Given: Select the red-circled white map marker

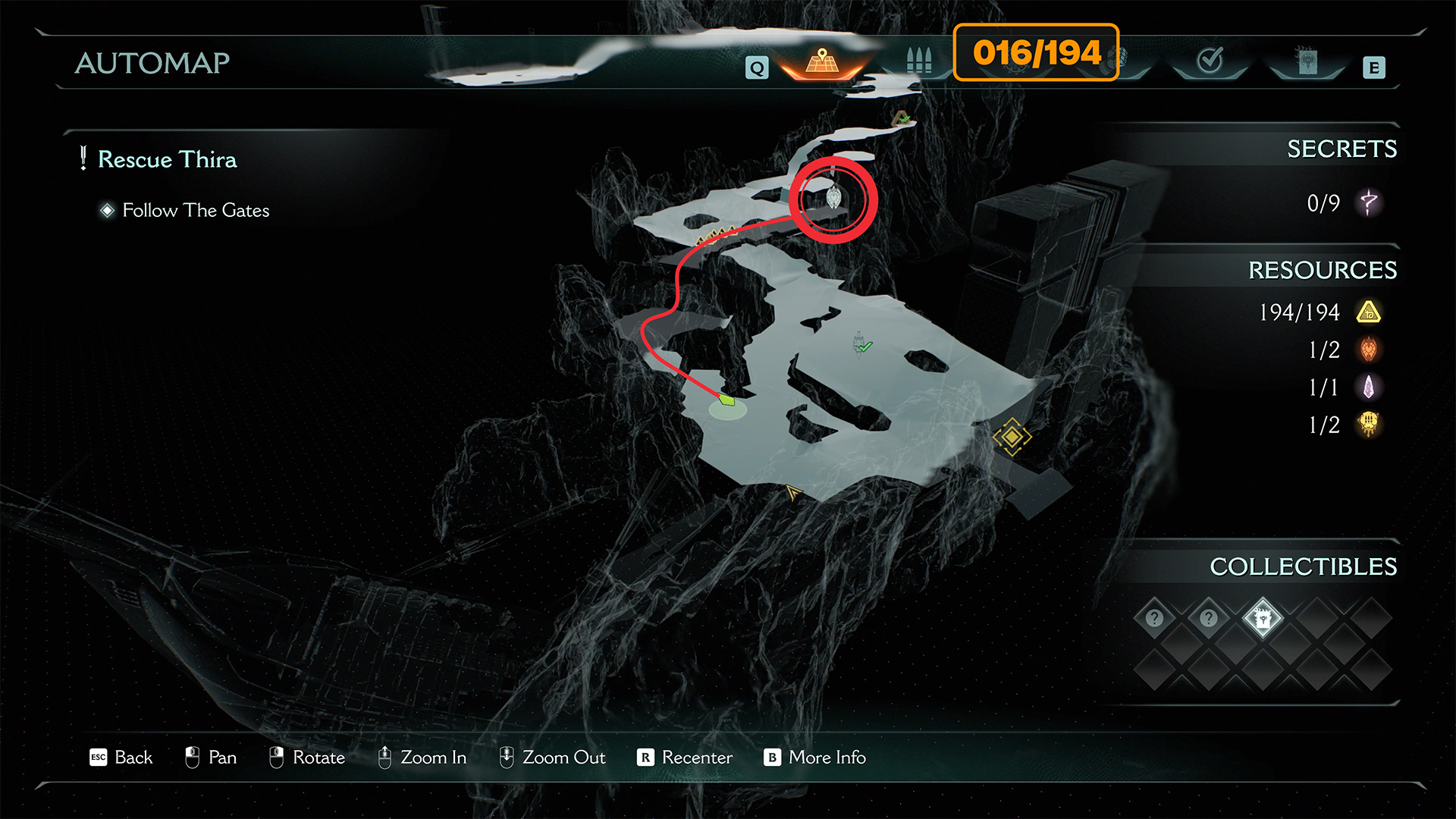Looking at the screenshot, I should [x=833, y=198].
